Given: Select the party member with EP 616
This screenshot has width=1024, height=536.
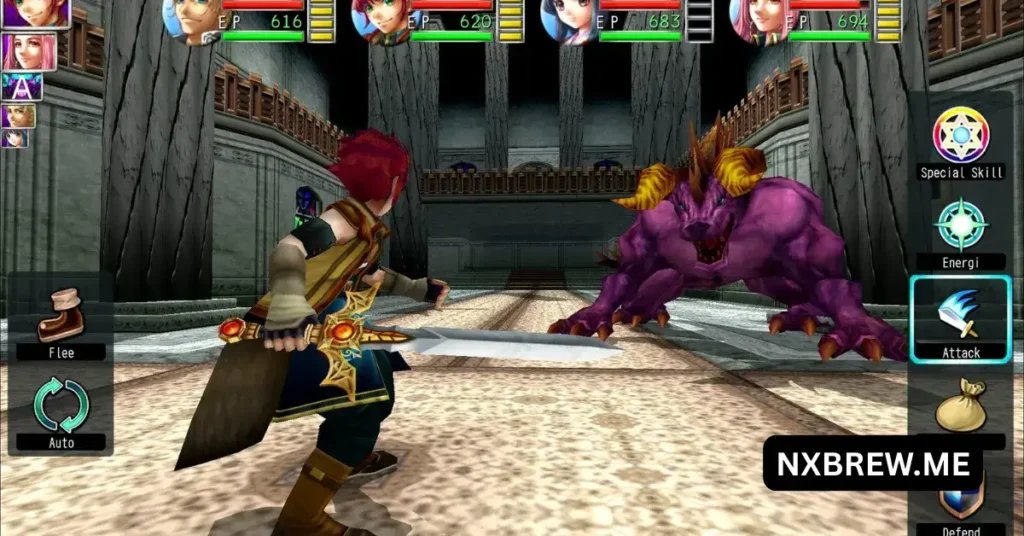Looking at the screenshot, I should 190,20.
